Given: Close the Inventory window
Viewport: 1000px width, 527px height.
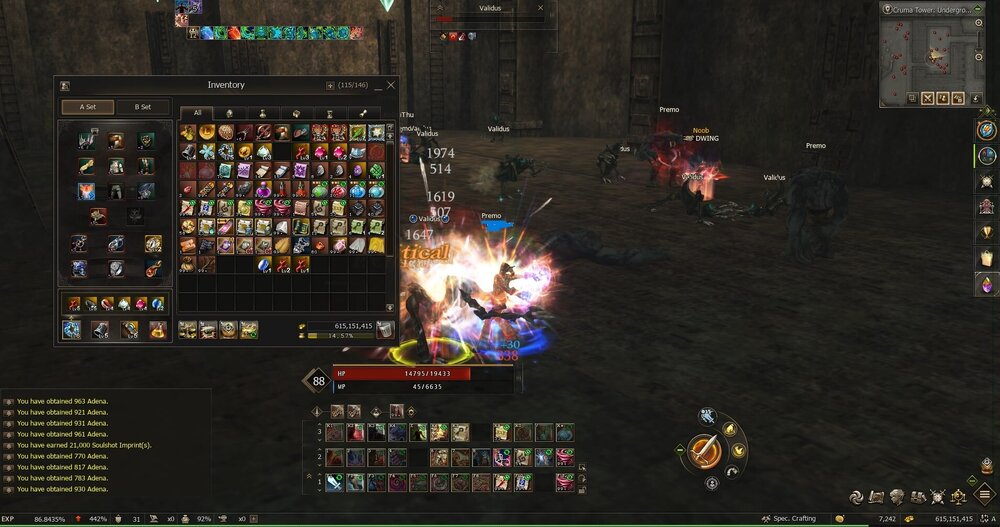Looking at the screenshot, I should [390, 86].
